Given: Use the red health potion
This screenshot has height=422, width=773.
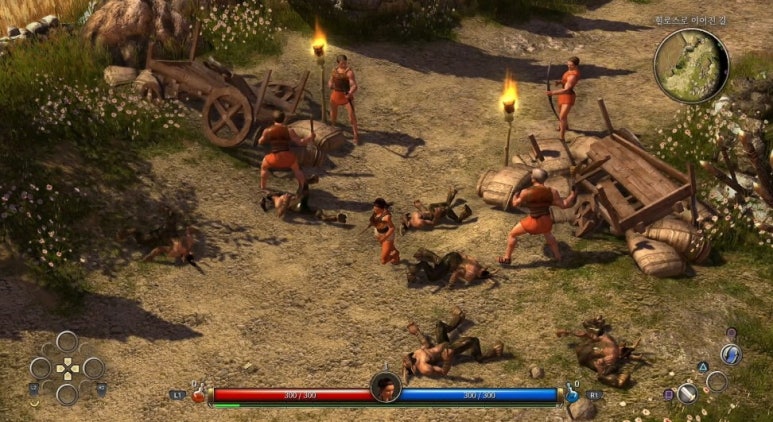Looking at the screenshot, I should pos(199,394).
